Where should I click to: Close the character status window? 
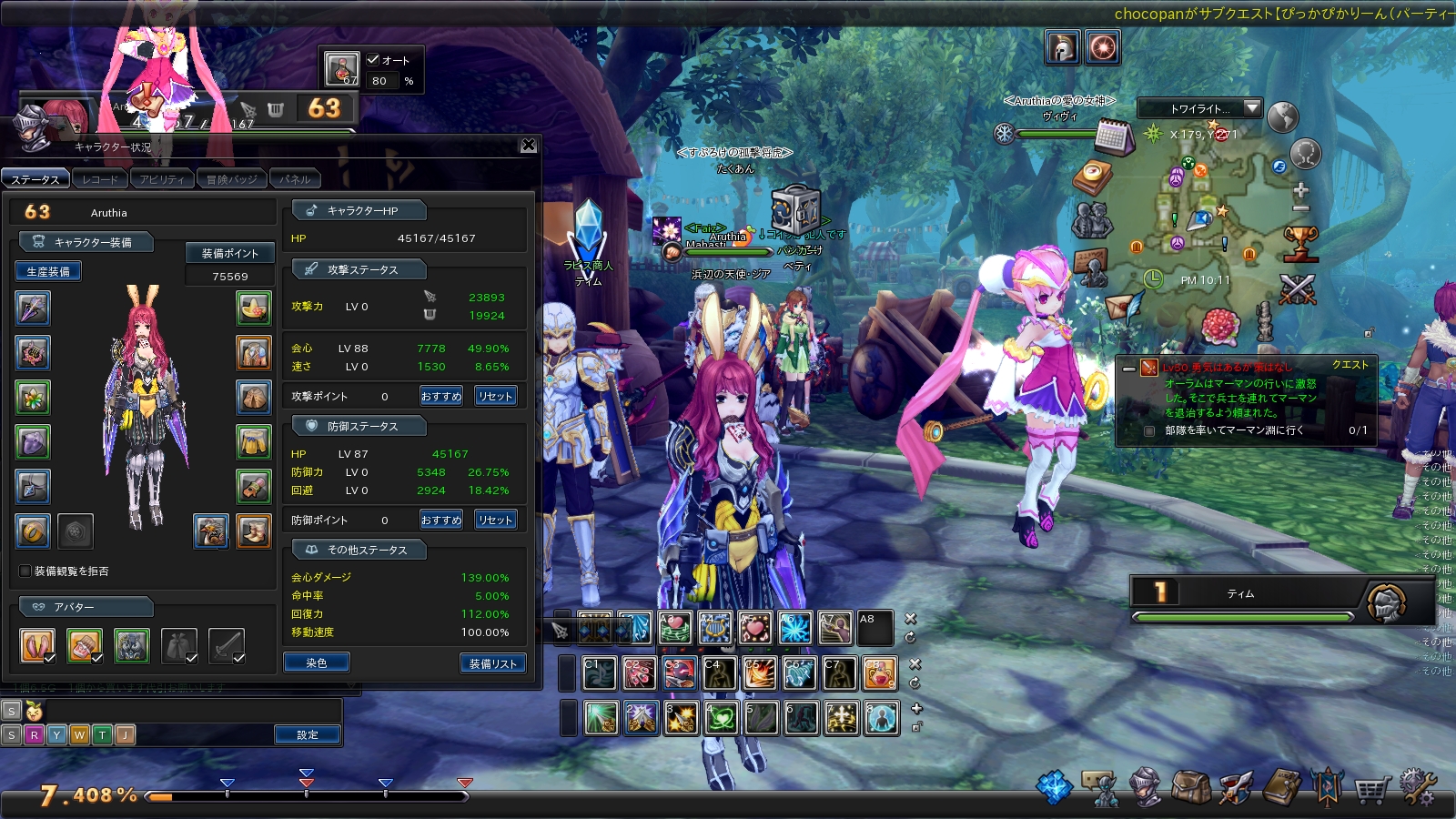click(528, 146)
